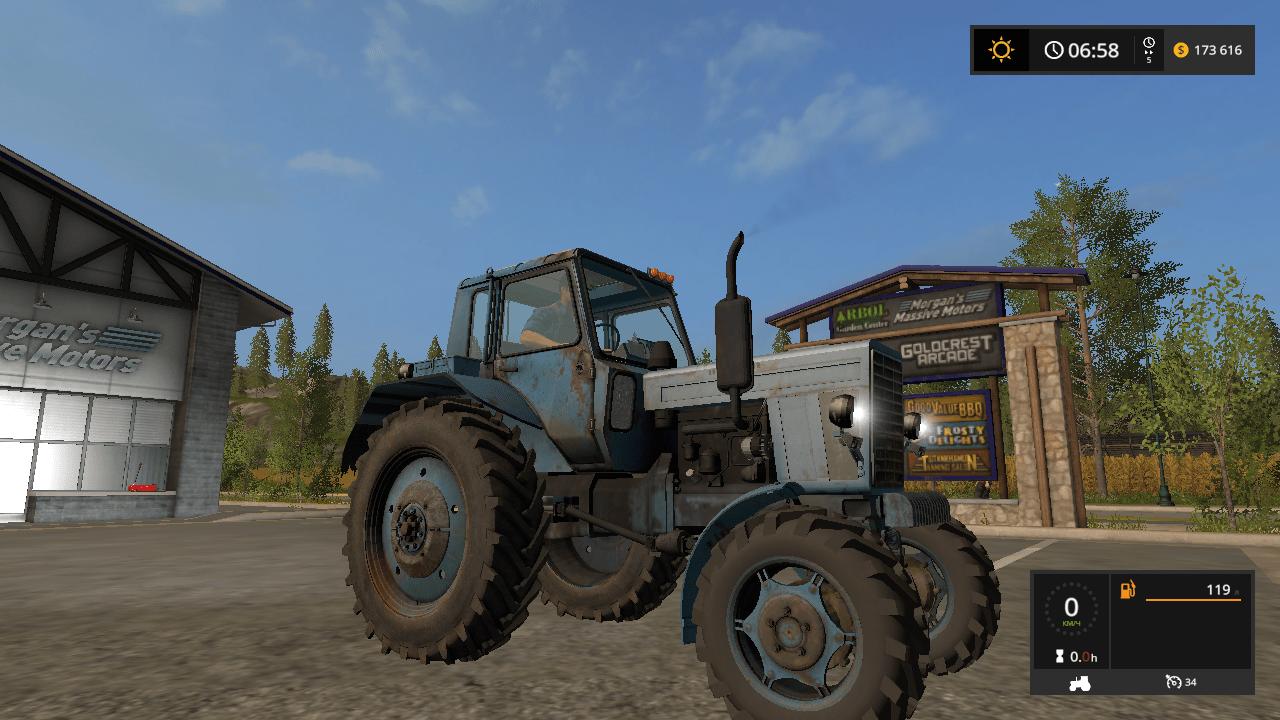
Task: Click the odometer icon showing 34
Action: point(1174,682)
